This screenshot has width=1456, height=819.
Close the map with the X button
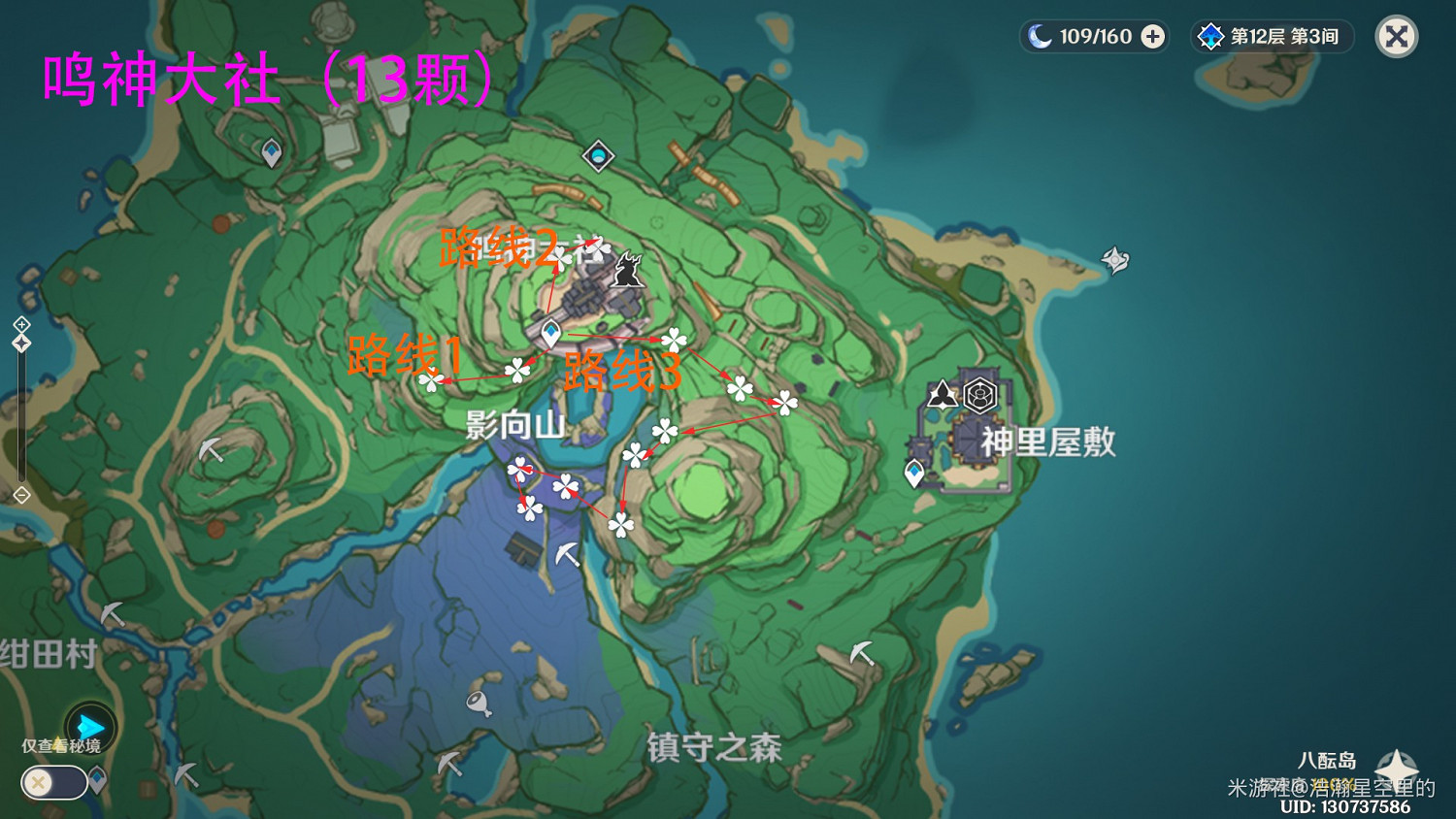[x=1395, y=37]
